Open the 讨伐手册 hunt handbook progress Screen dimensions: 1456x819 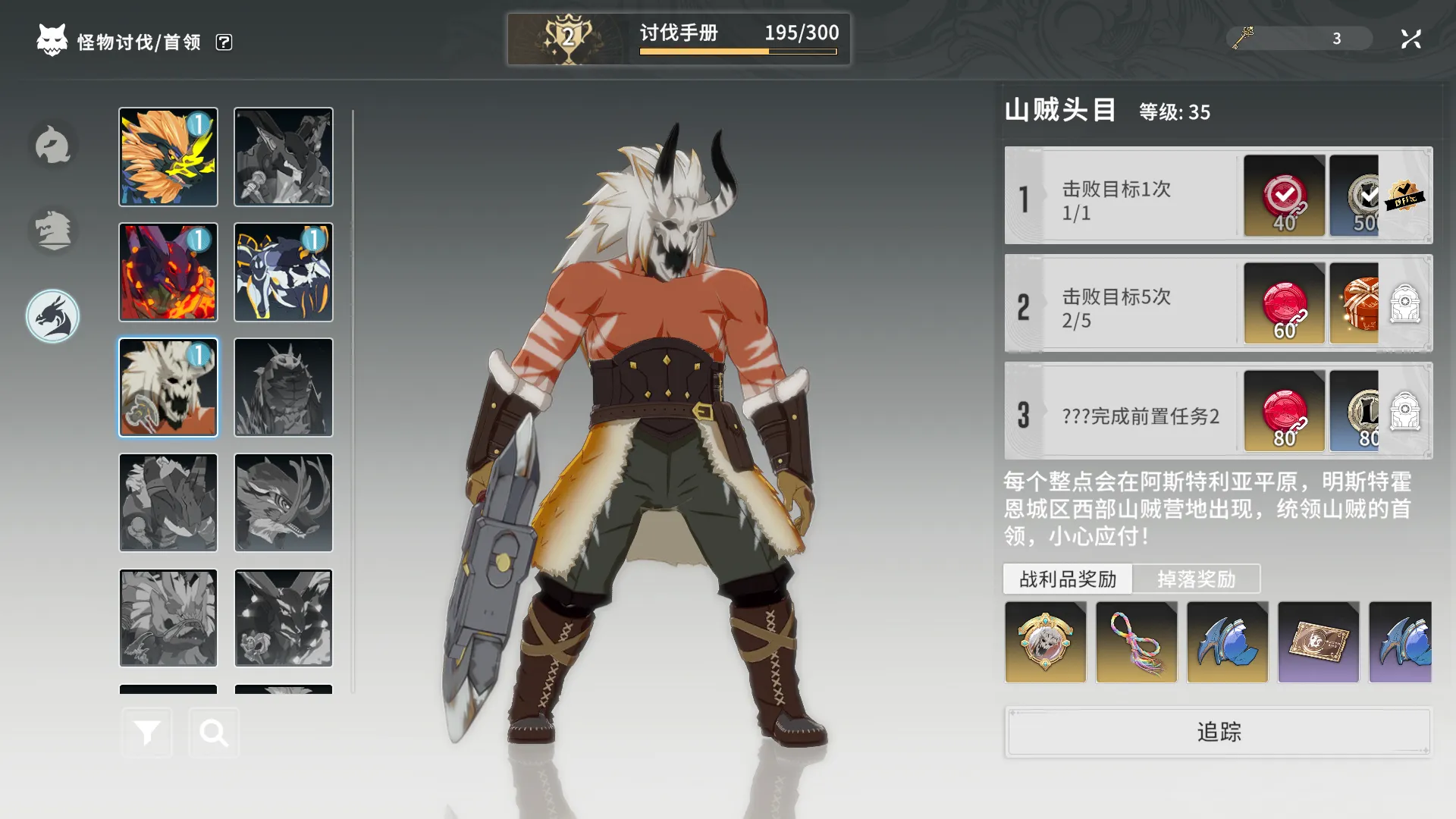click(679, 39)
